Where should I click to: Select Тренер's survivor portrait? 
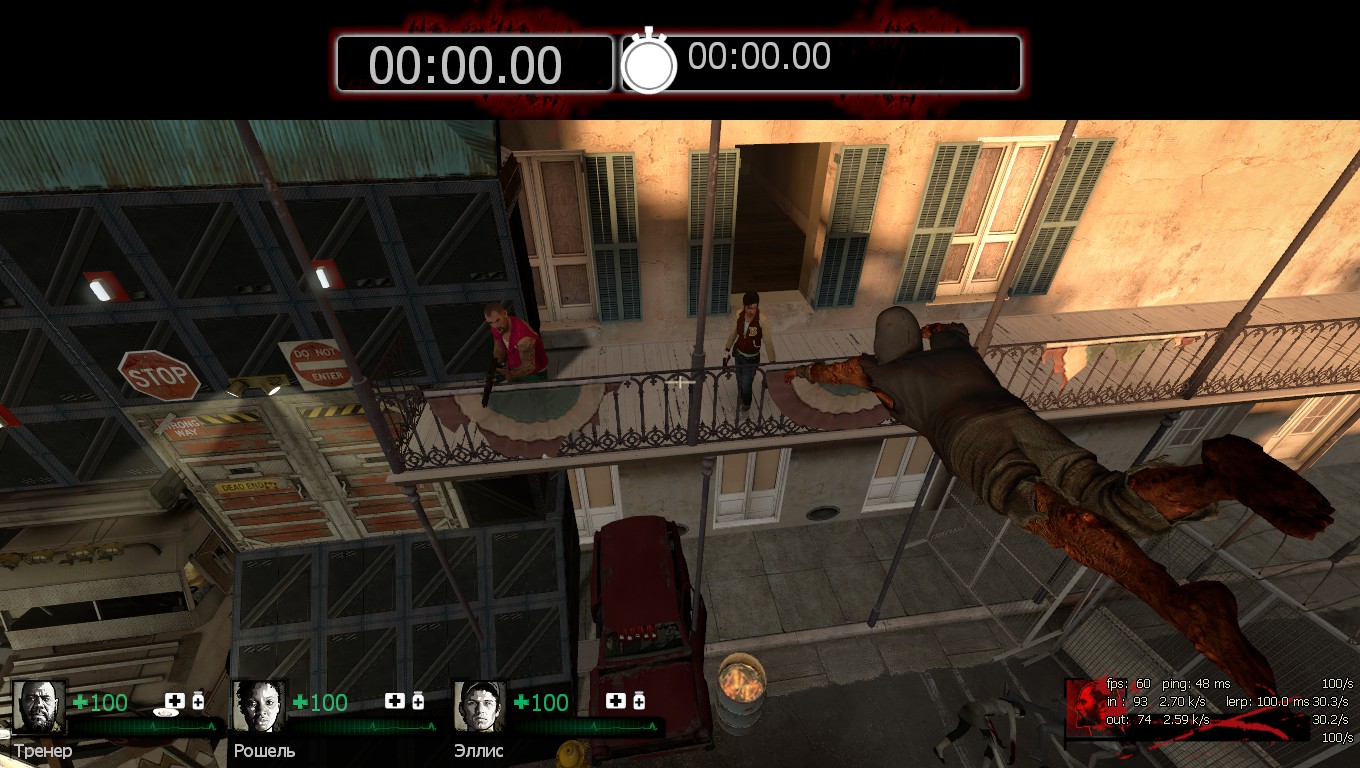[x=39, y=707]
